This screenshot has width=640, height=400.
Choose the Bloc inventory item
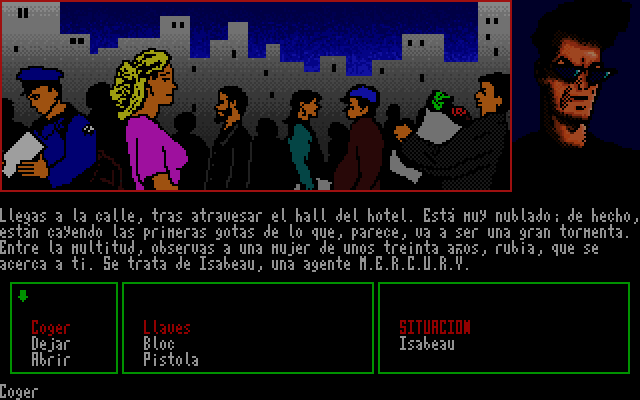point(159,343)
